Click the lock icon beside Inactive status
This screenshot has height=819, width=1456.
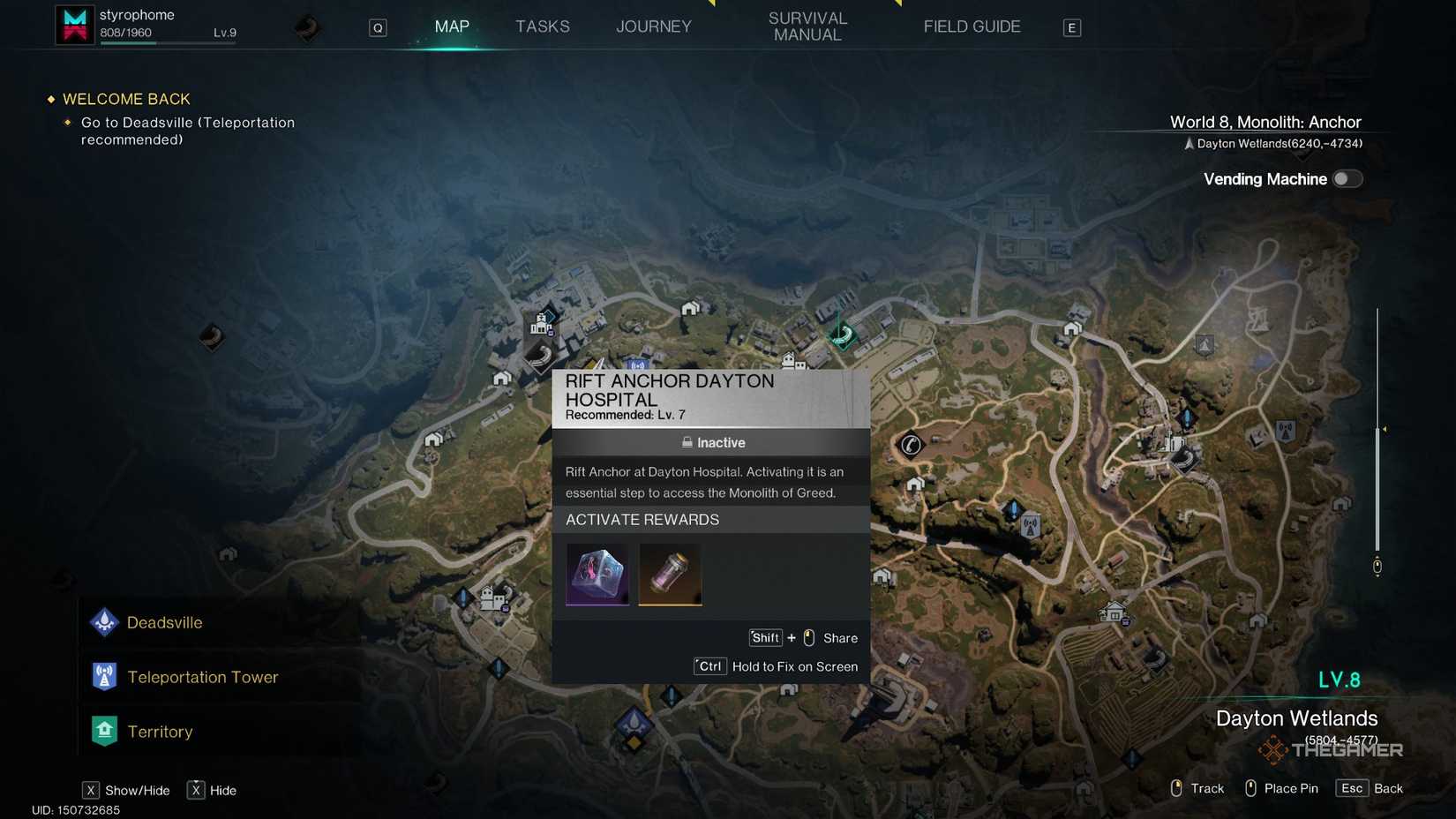click(687, 442)
